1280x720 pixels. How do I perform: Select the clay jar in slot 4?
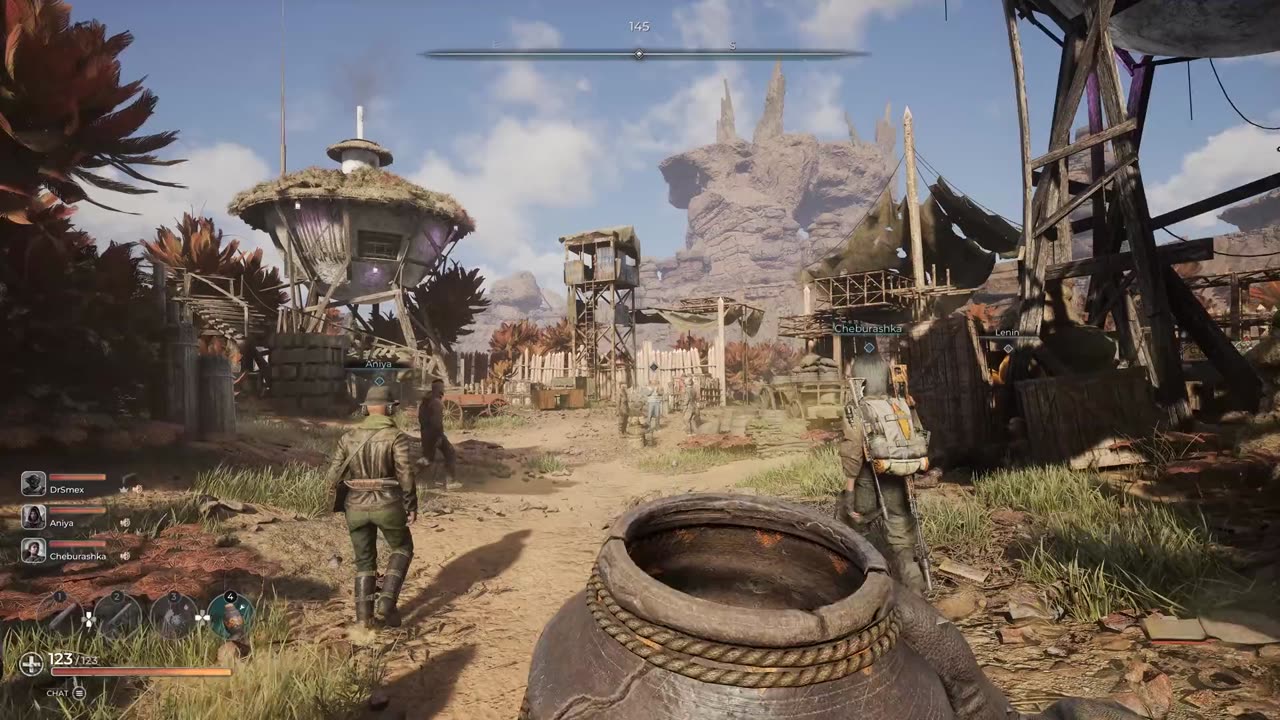[x=231, y=614]
